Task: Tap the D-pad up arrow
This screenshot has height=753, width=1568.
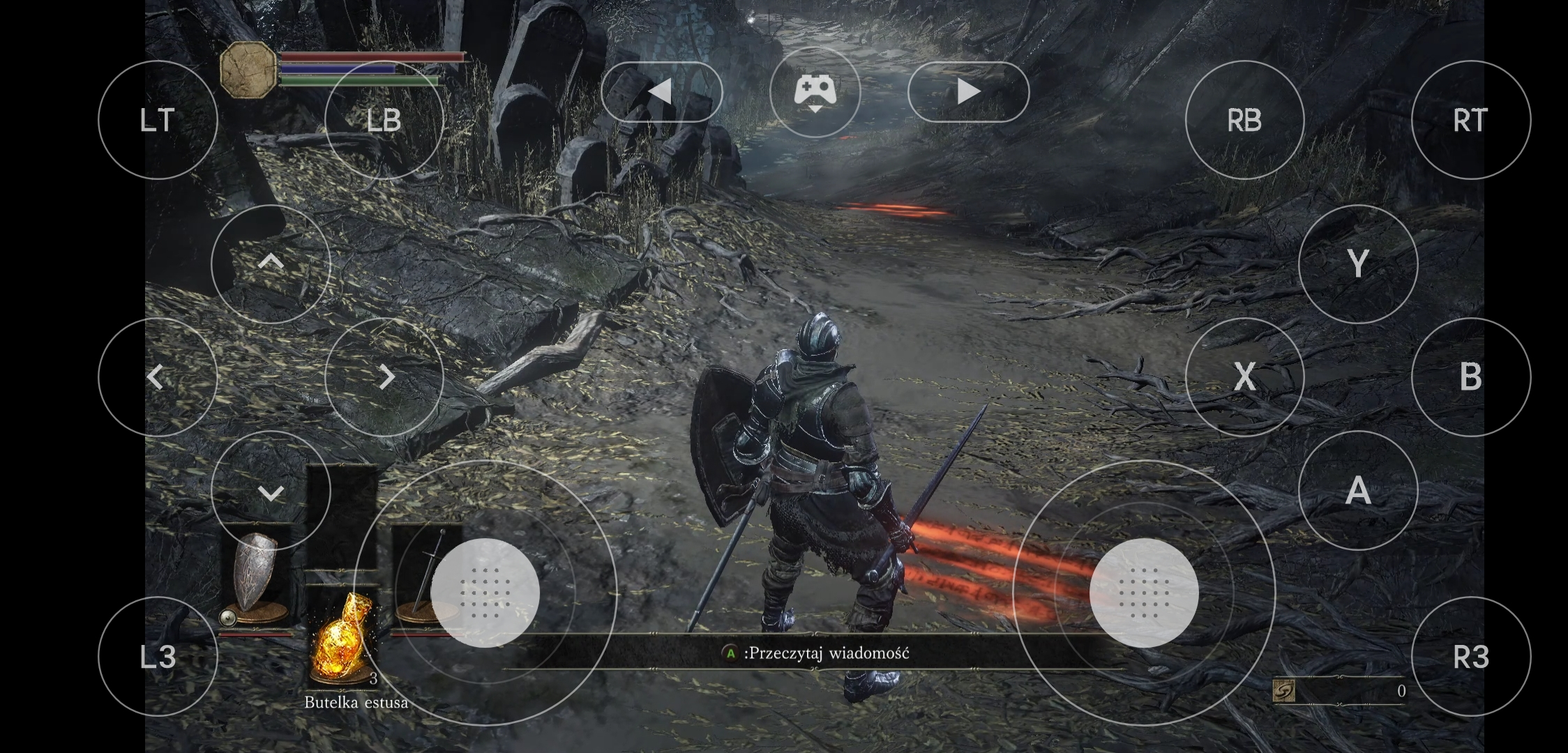Action: pyautogui.click(x=271, y=264)
